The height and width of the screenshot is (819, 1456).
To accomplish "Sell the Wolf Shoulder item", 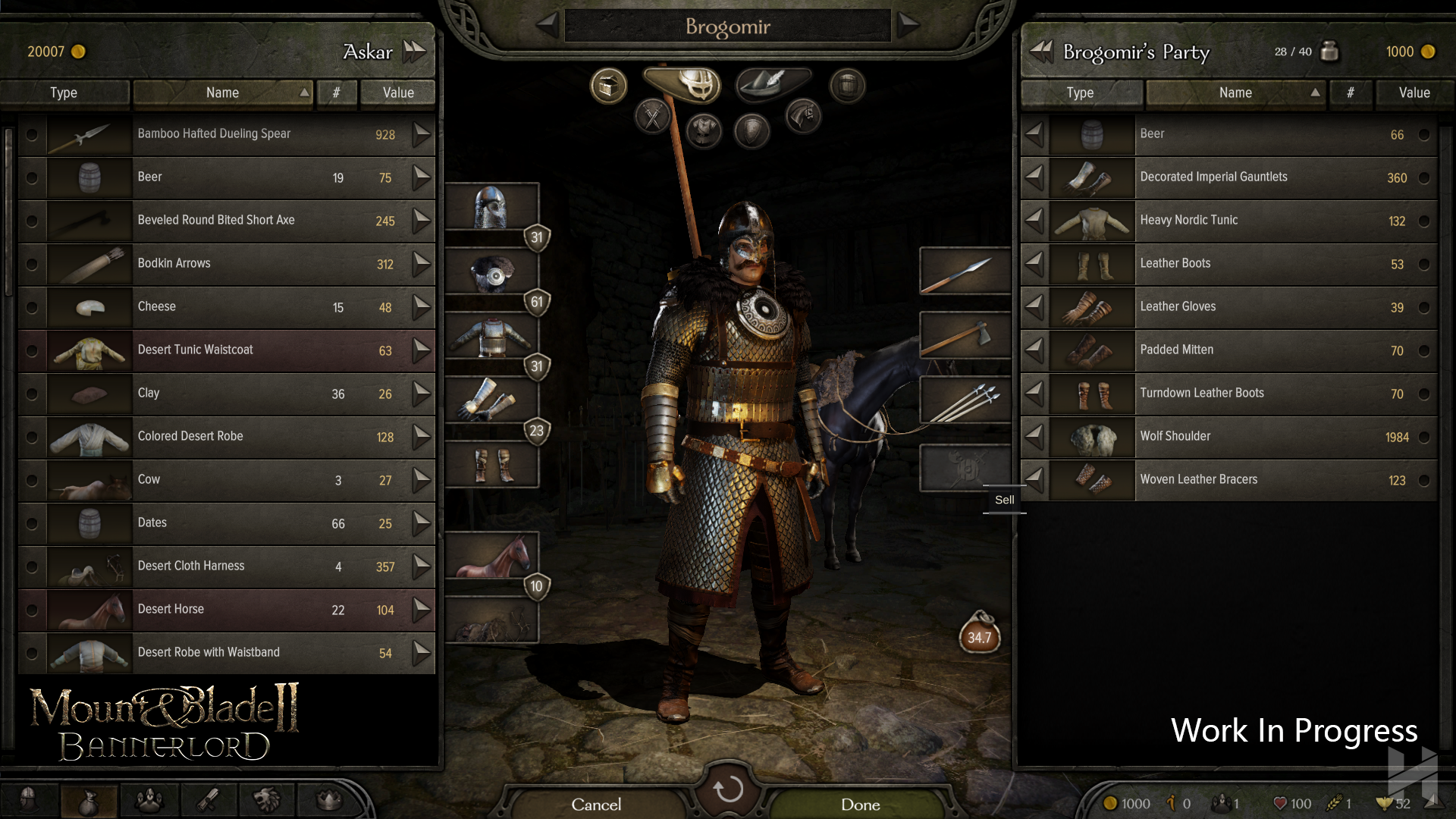I will tap(1034, 437).
